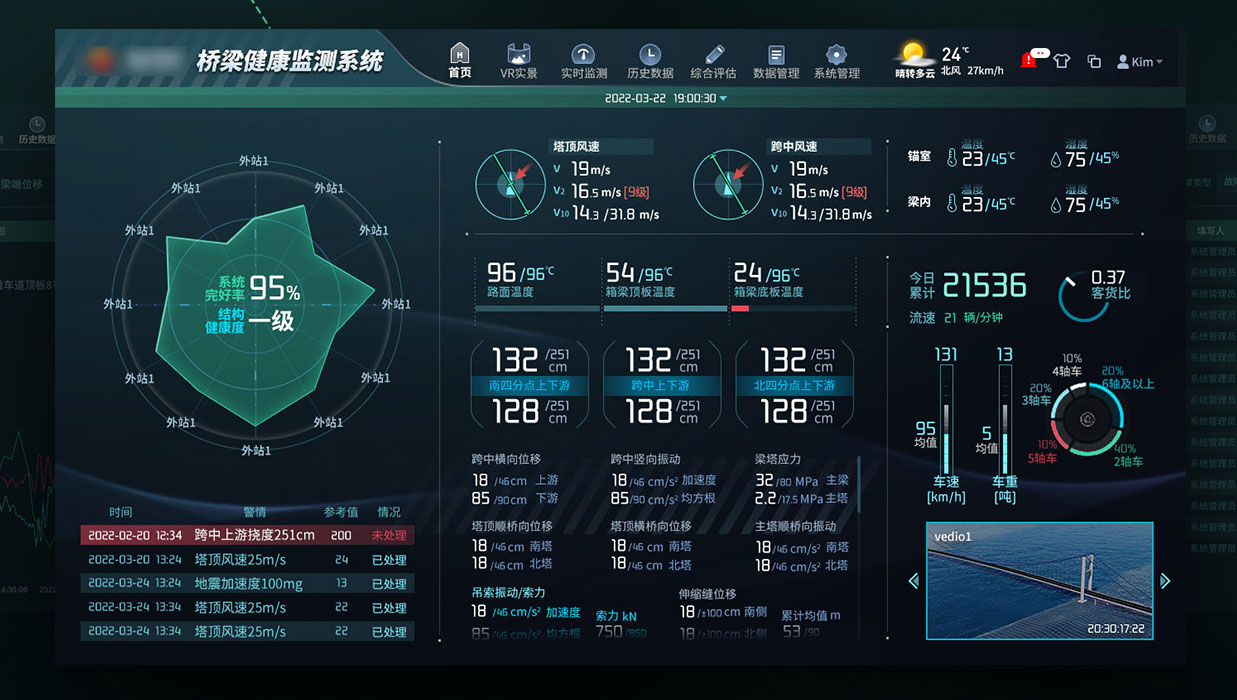1237x700 pixels.
Task: Click the shirt-shaped theme icon
Action: (x=1062, y=61)
